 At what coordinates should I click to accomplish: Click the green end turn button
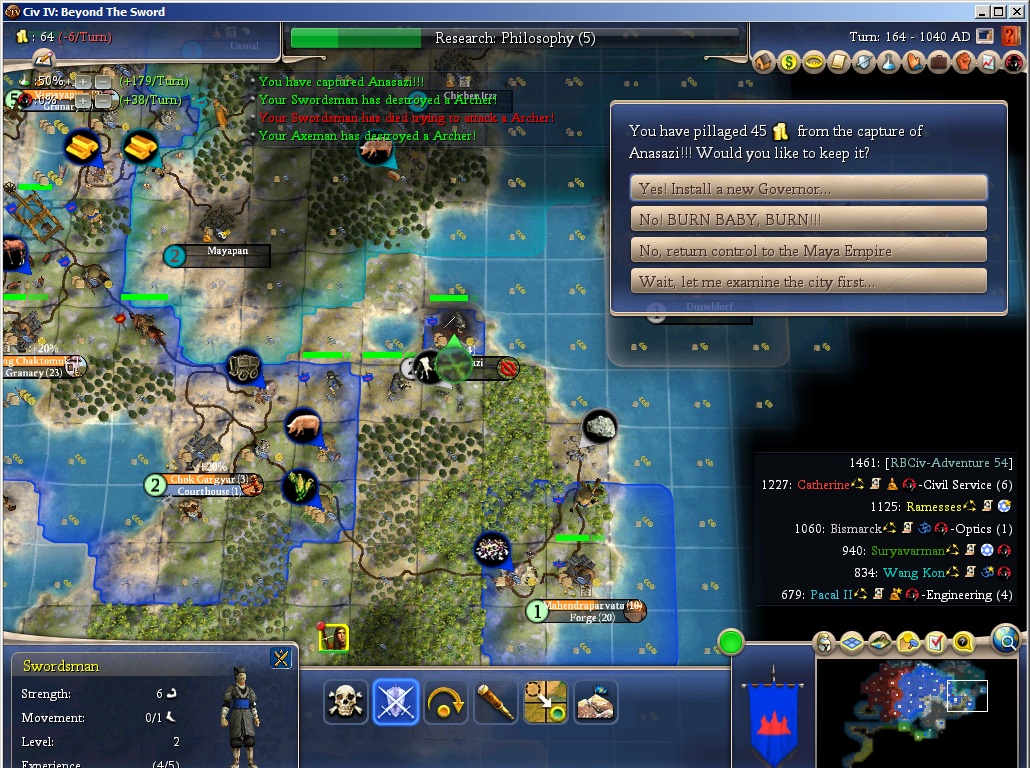click(x=731, y=641)
